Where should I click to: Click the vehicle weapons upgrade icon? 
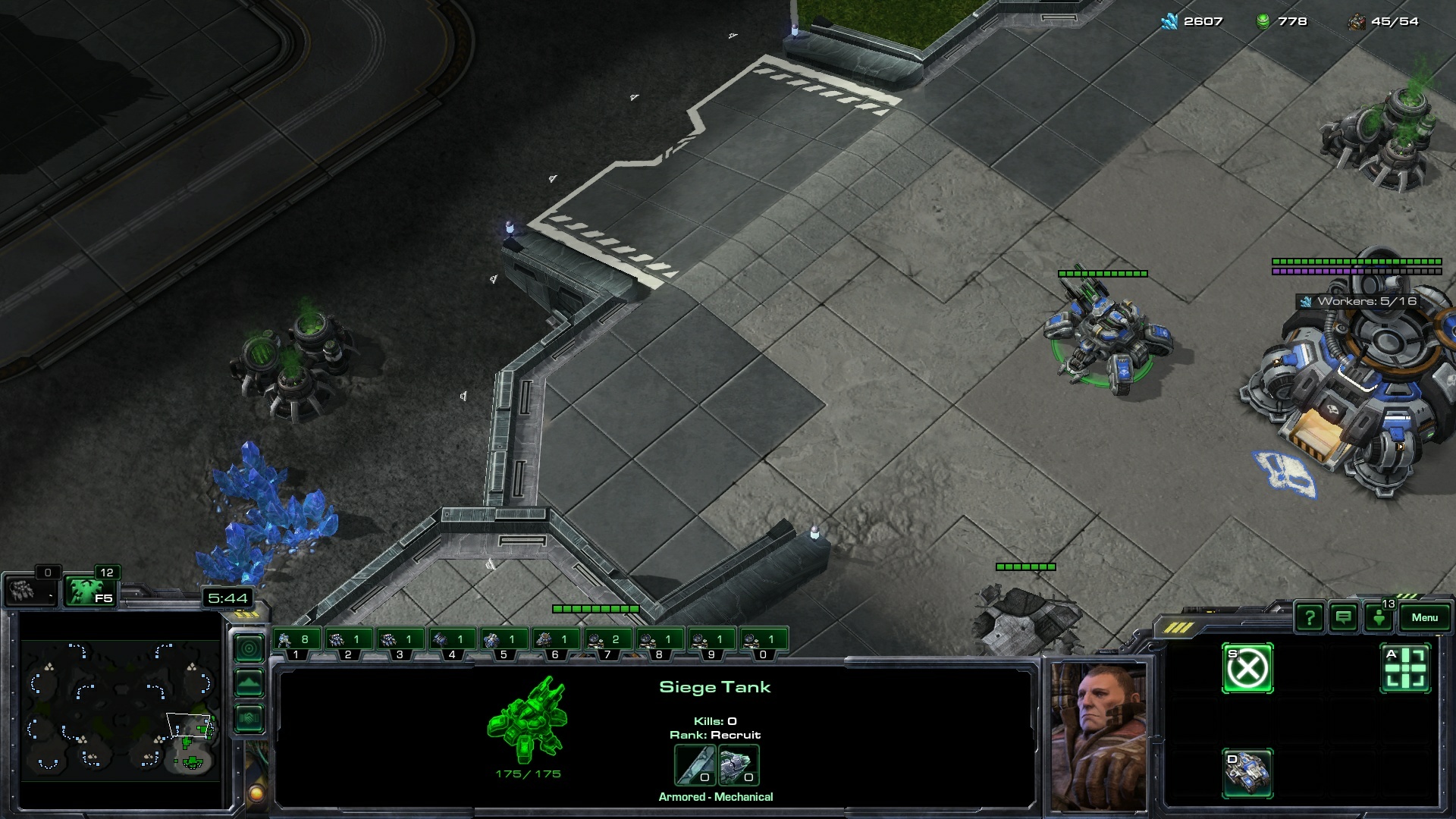[695, 764]
